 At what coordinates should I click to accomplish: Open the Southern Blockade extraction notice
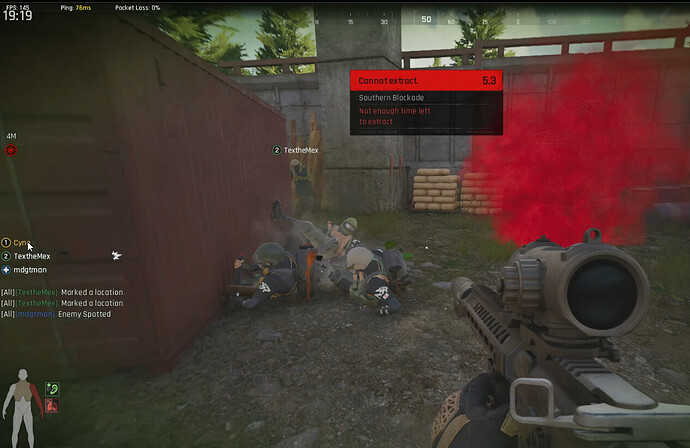click(x=425, y=98)
